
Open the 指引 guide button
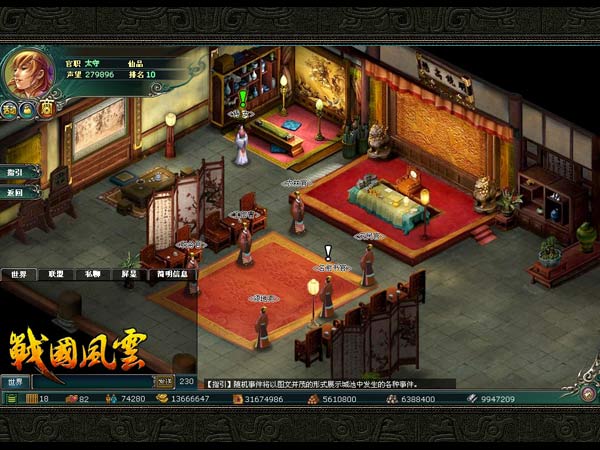[x=16, y=172]
